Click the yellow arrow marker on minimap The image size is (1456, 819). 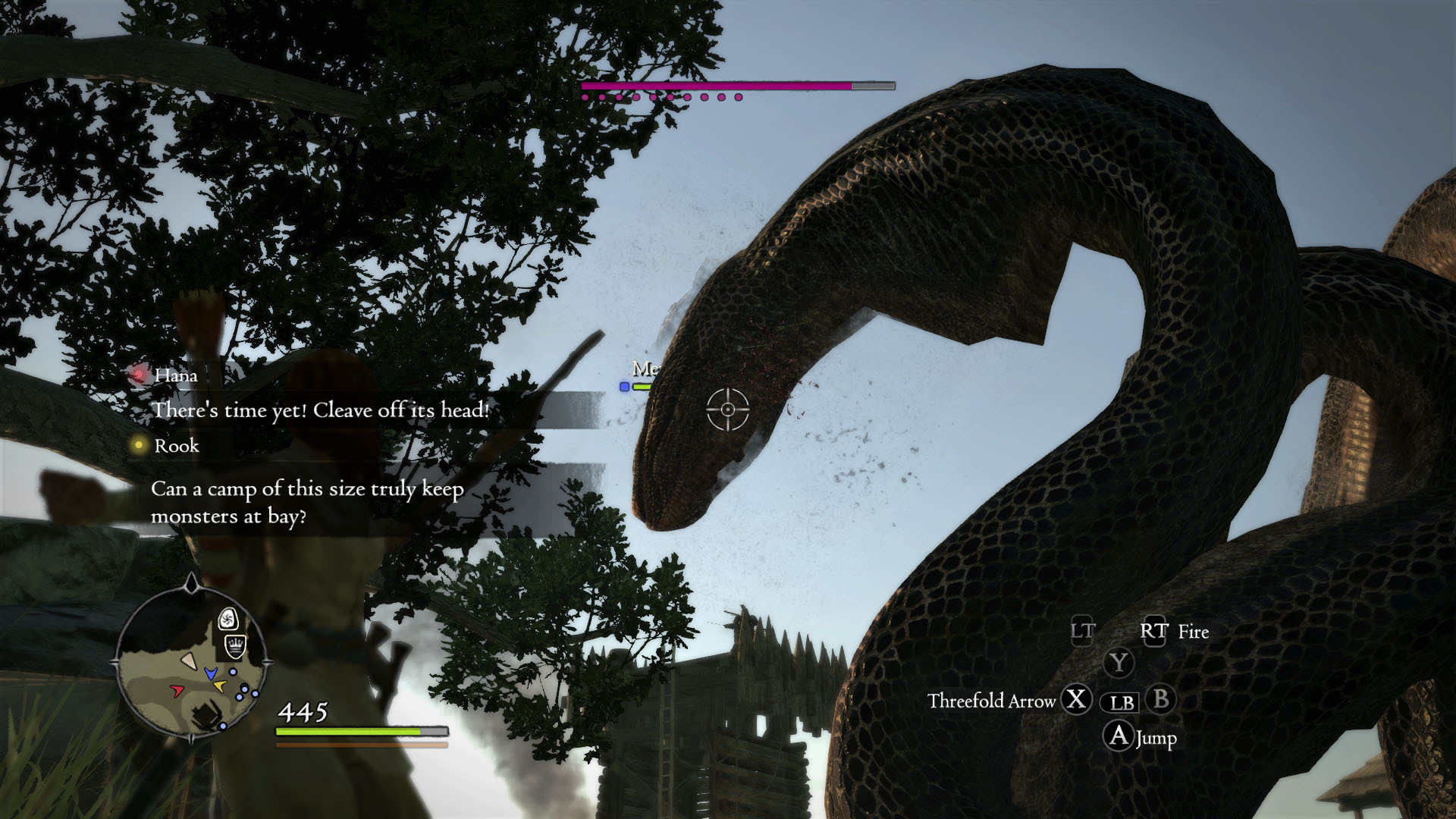point(219,686)
